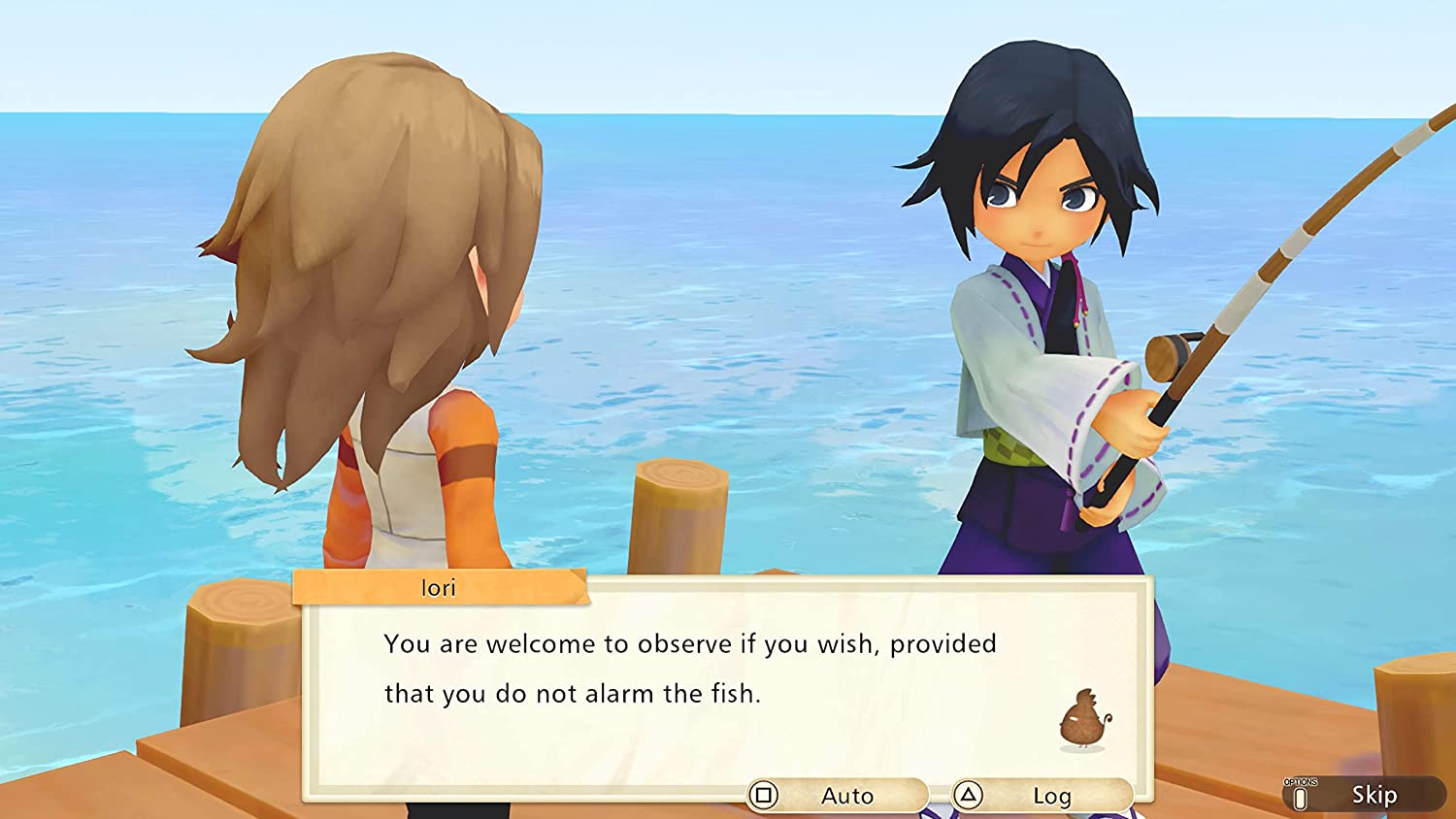Select the Iori name plate banner
1456x819 pixels.
439,587
